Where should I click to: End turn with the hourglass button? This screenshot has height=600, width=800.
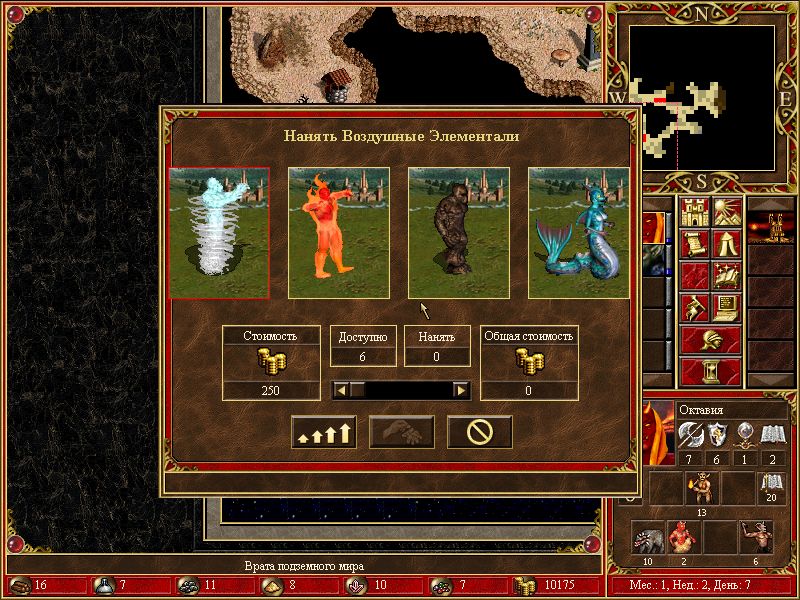[711, 372]
